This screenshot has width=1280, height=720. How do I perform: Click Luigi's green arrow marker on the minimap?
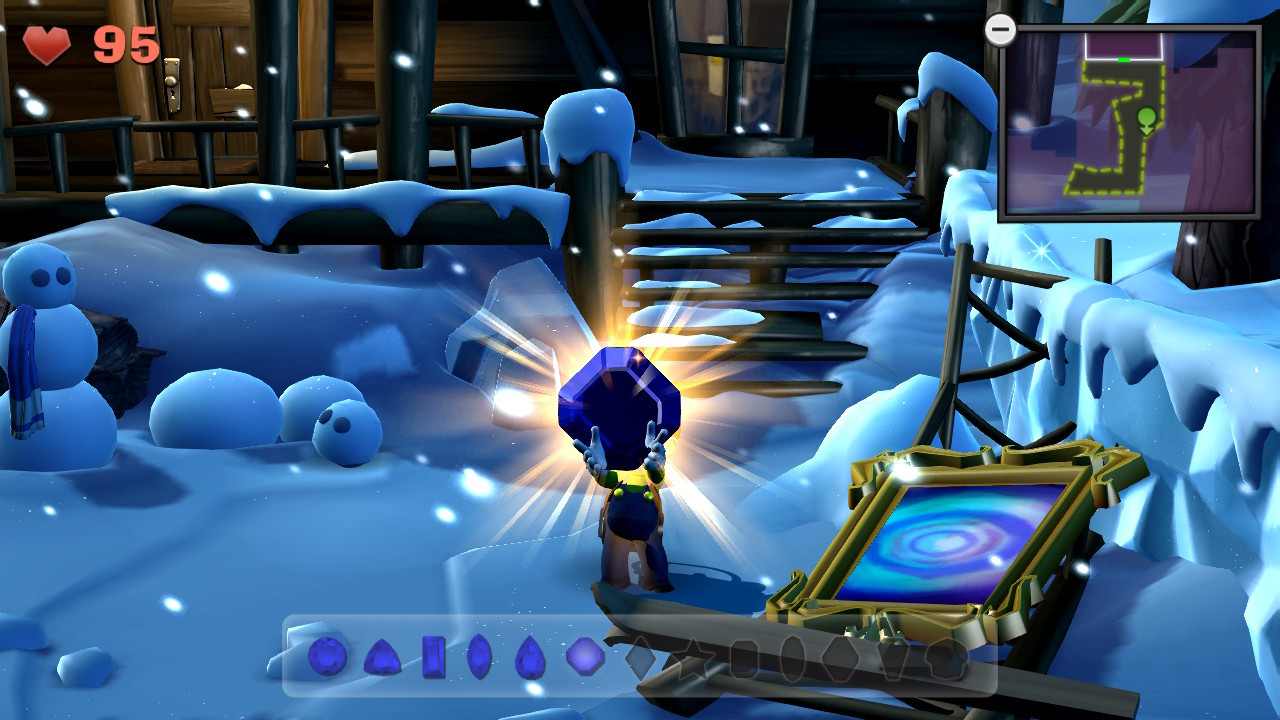tap(1147, 120)
